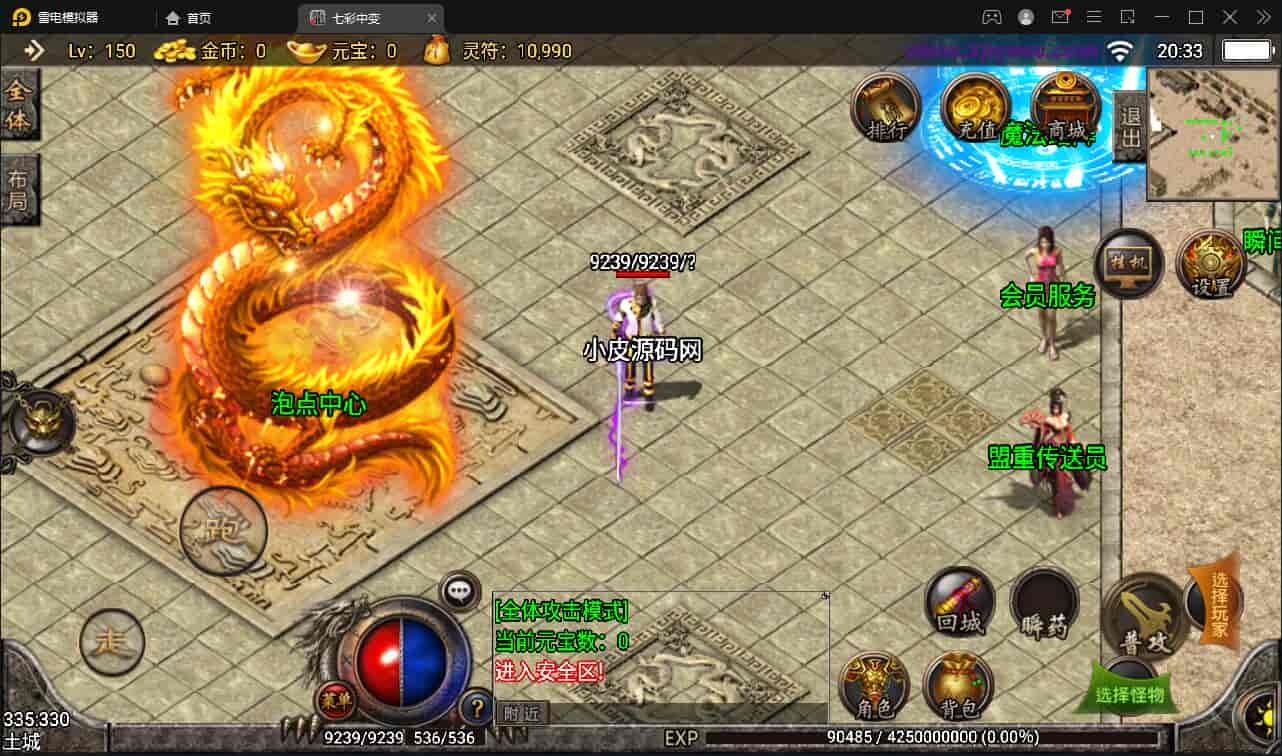Viewport: 1282px width, 756px height.
Task: Tap the 瞬药 instant potion button
Action: coord(1044,604)
